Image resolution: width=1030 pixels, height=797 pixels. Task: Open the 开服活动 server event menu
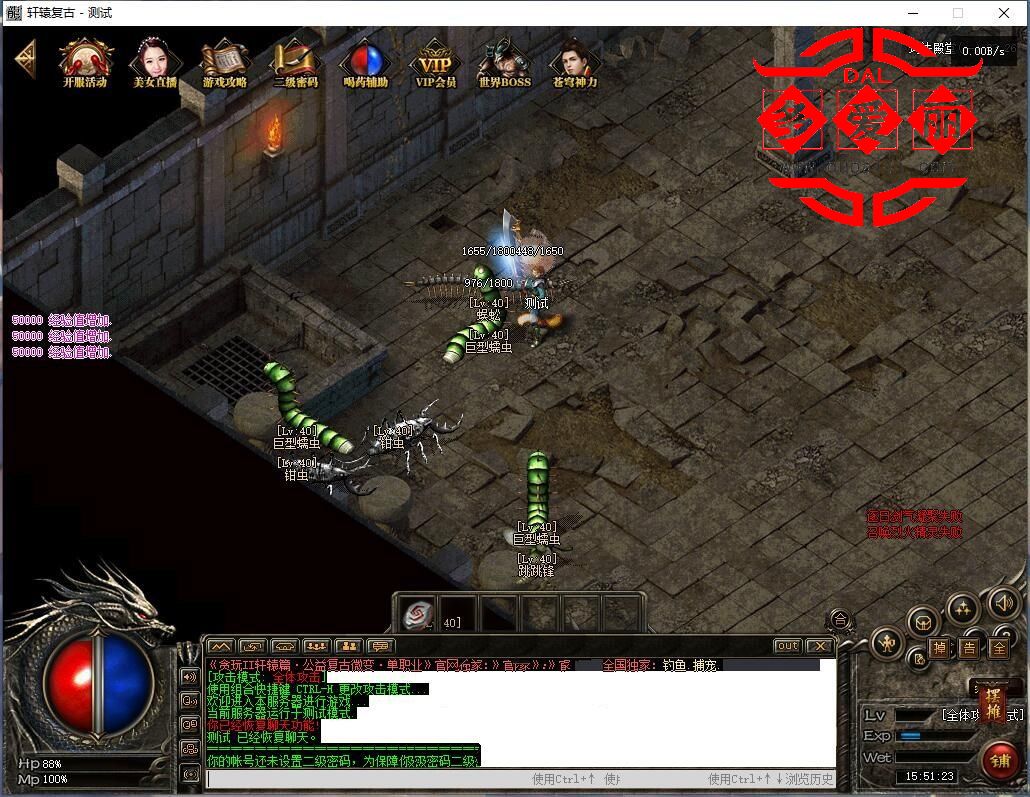[x=85, y=62]
